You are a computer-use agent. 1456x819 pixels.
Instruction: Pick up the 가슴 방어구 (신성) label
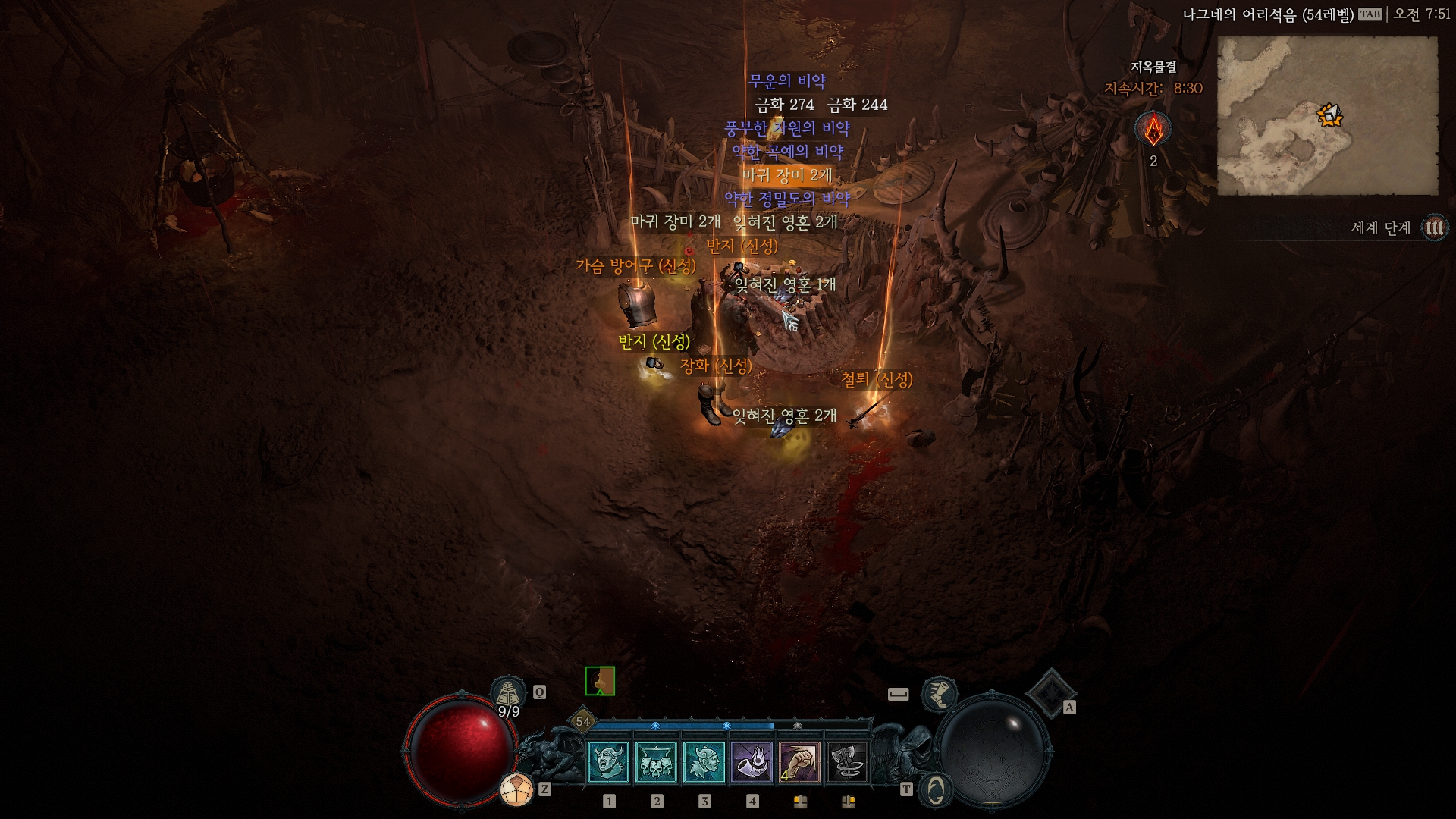click(x=635, y=265)
